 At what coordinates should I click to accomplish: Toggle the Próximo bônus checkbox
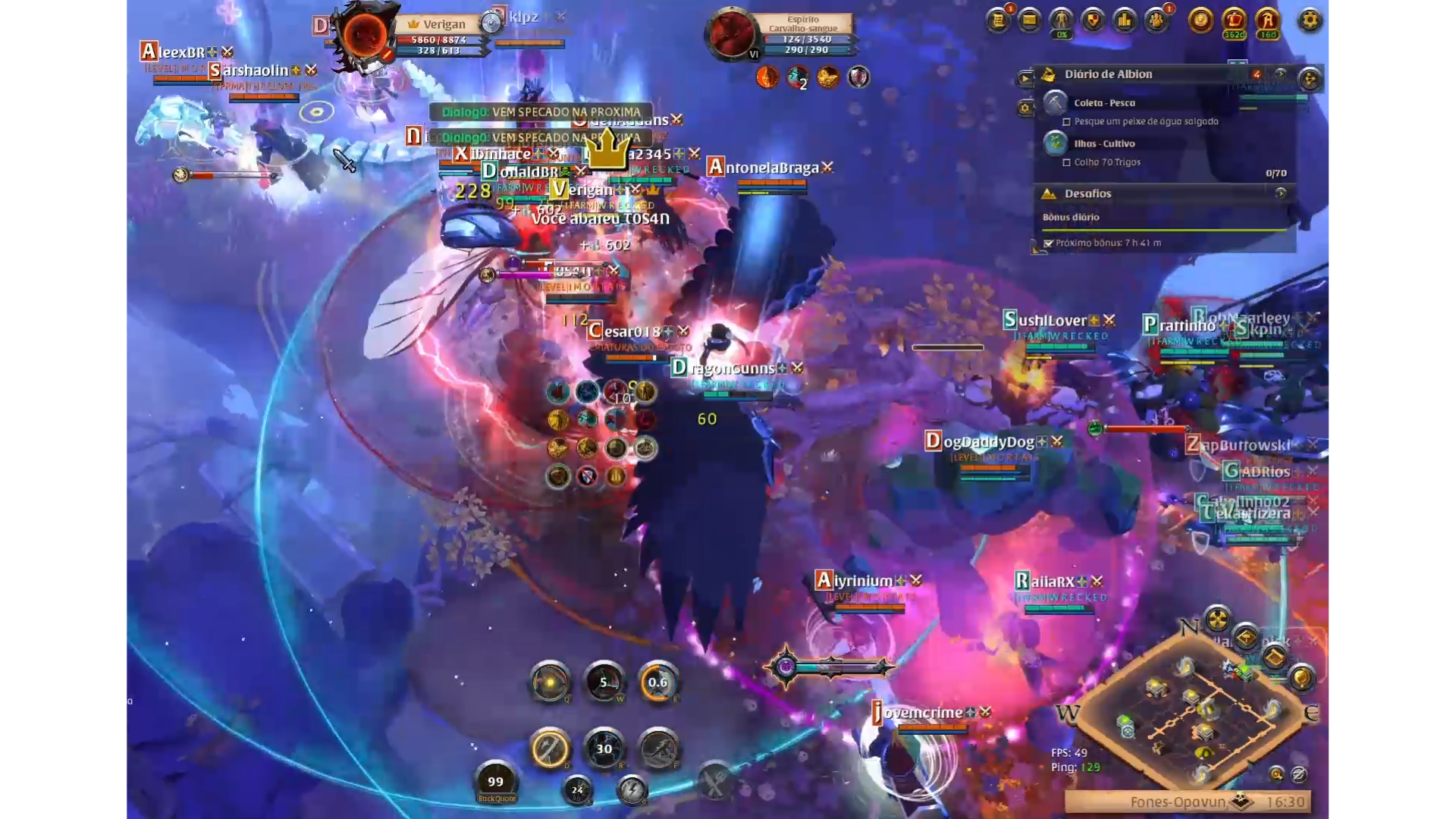tap(1048, 243)
